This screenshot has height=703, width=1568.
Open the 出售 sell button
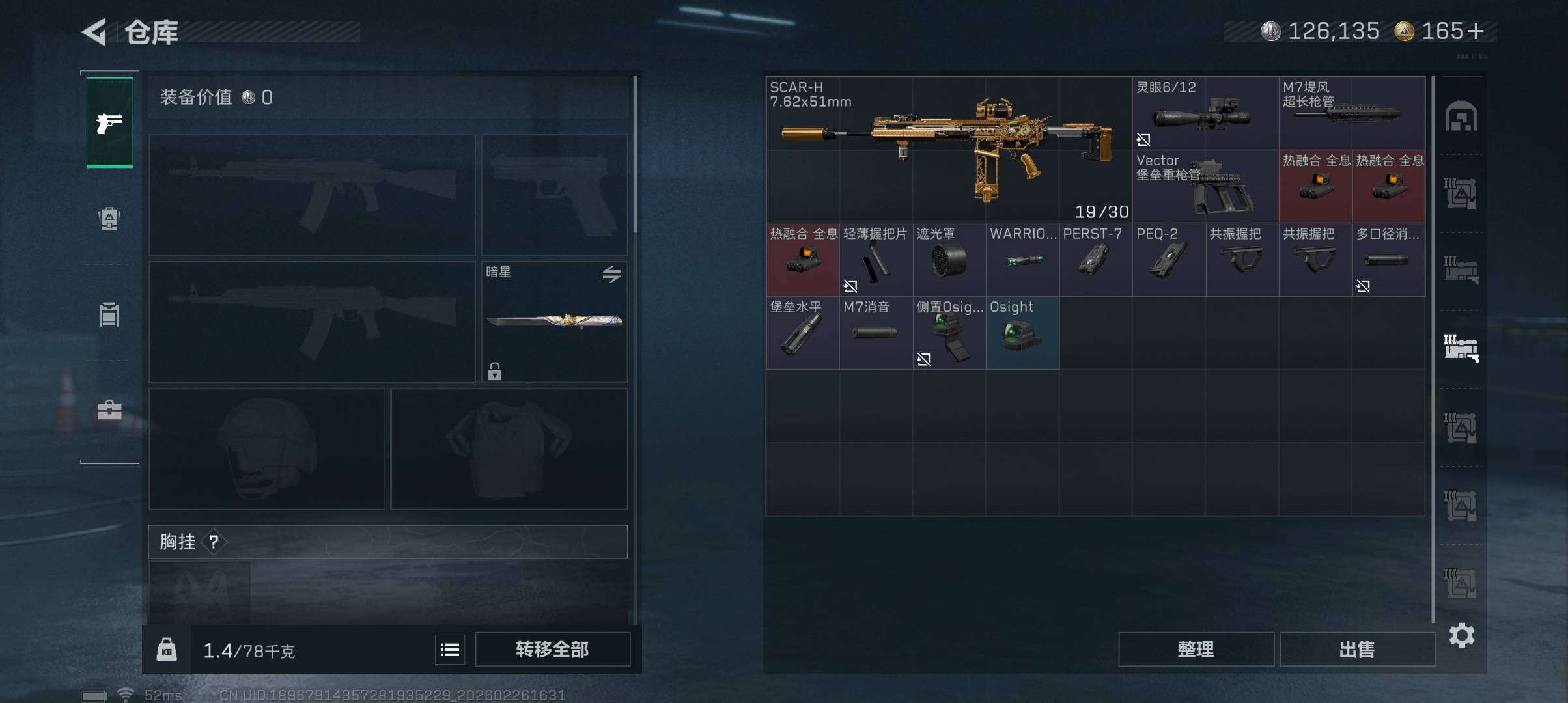[x=1357, y=649]
